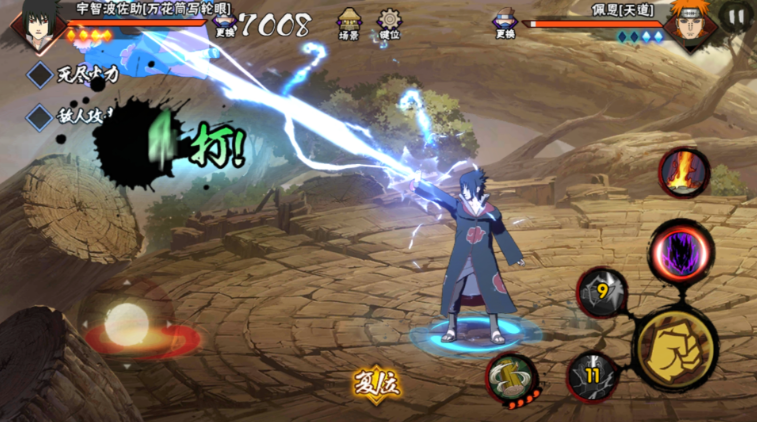Swap the opponent ninja with 更换
The height and width of the screenshot is (422, 757).
[x=505, y=24]
